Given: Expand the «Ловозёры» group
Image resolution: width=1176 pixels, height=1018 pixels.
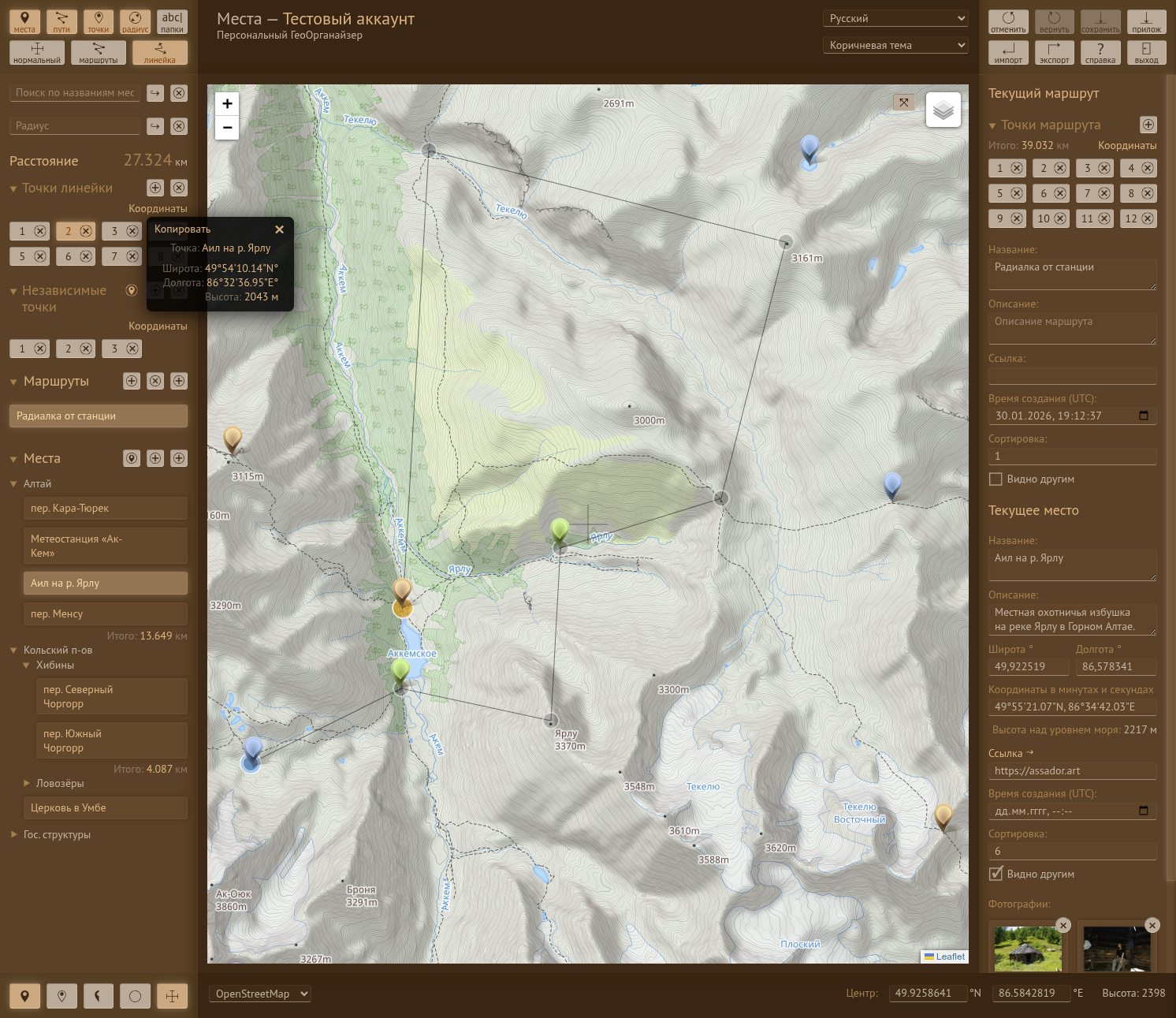Looking at the screenshot, I should click(27, 783).
